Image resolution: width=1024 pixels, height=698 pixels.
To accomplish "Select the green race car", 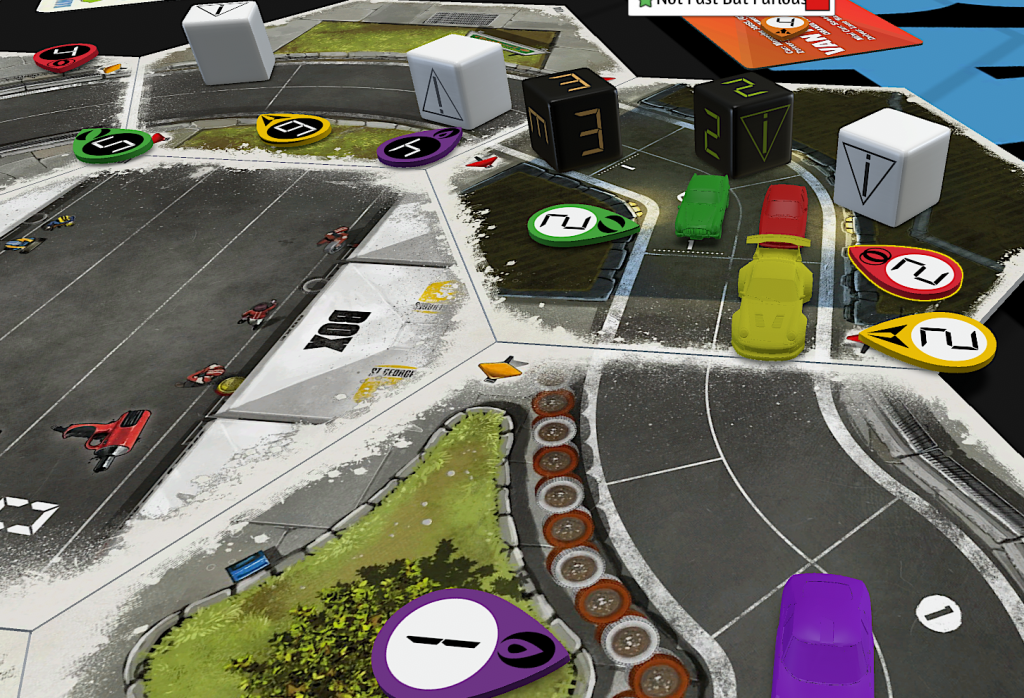I will point(704,206).
